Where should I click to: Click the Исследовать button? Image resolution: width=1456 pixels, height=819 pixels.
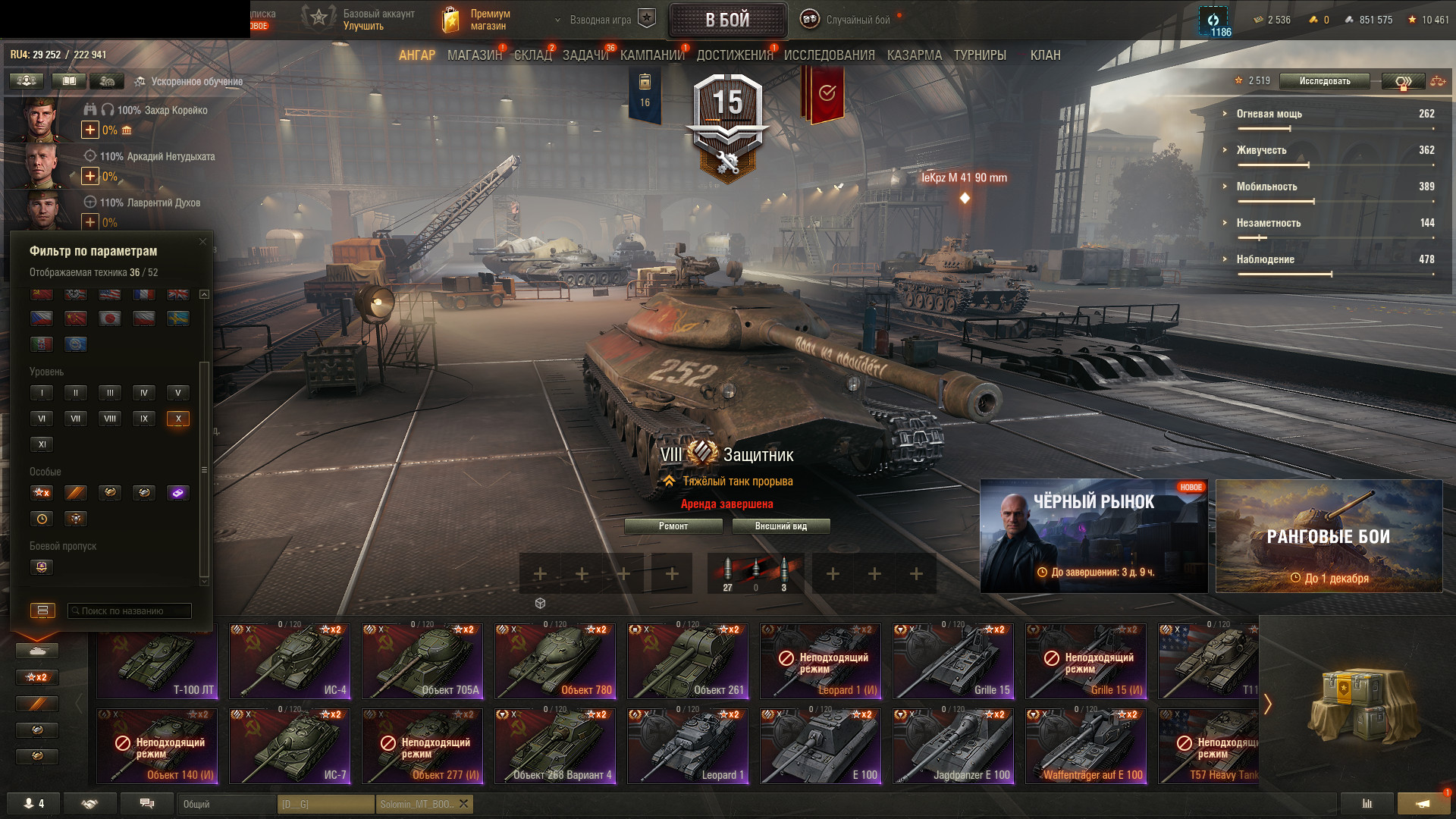pos(1324,81)
